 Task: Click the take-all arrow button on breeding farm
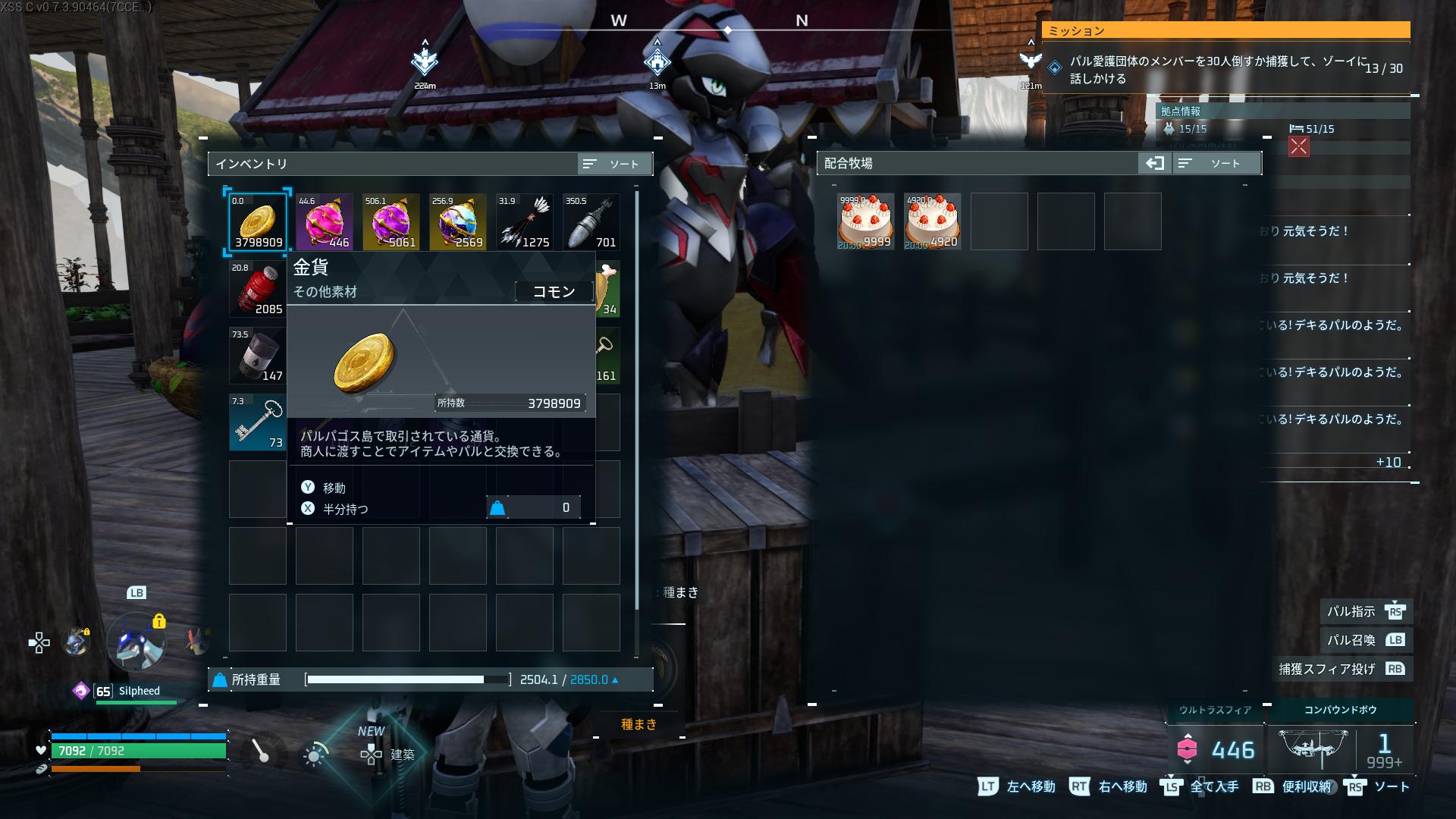[1154, 164]
